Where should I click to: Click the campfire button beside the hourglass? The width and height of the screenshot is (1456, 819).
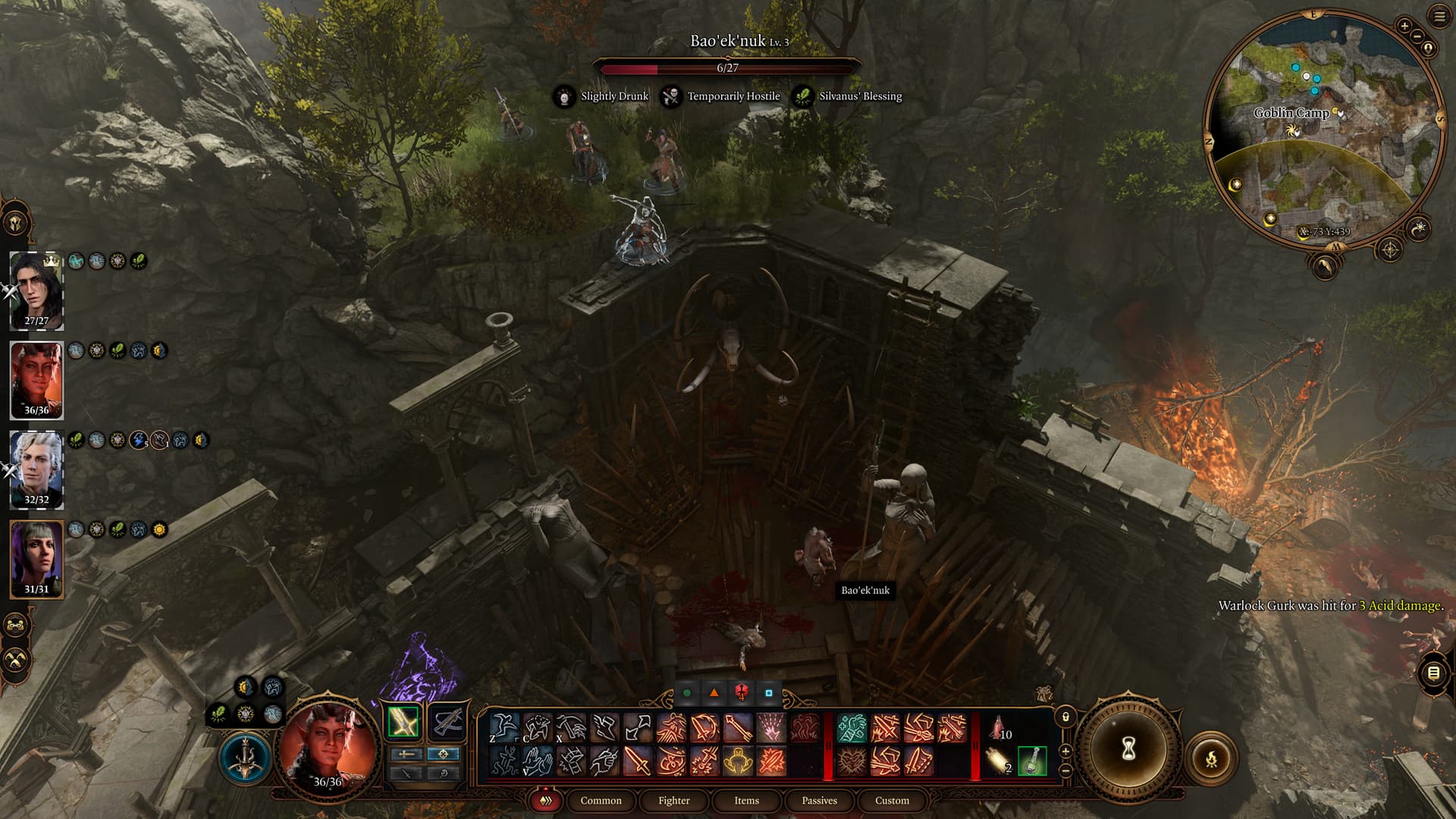(x=1211, y=758)
